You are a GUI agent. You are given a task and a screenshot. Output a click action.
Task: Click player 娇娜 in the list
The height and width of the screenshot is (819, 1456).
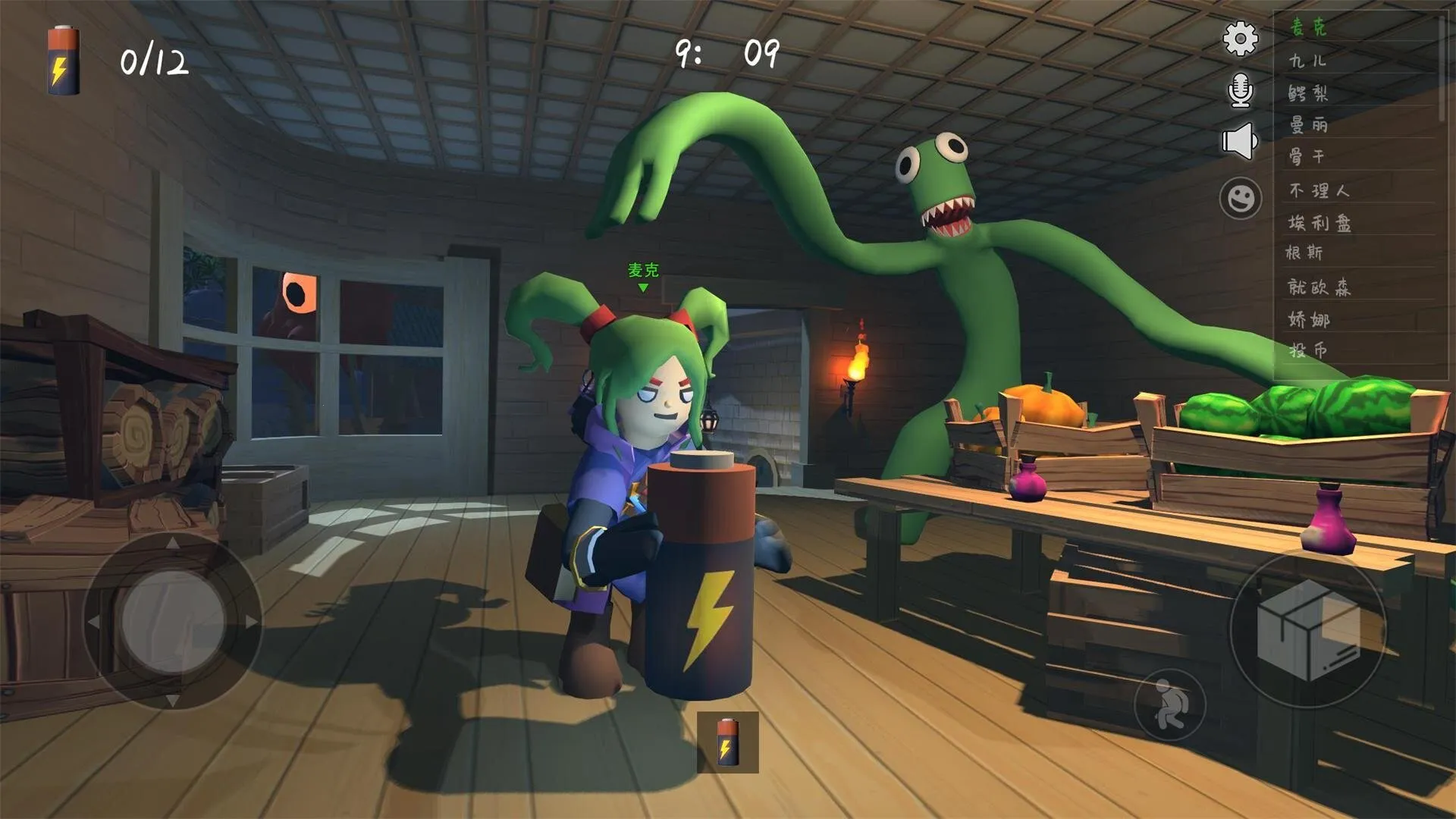tap(1309, 319)
